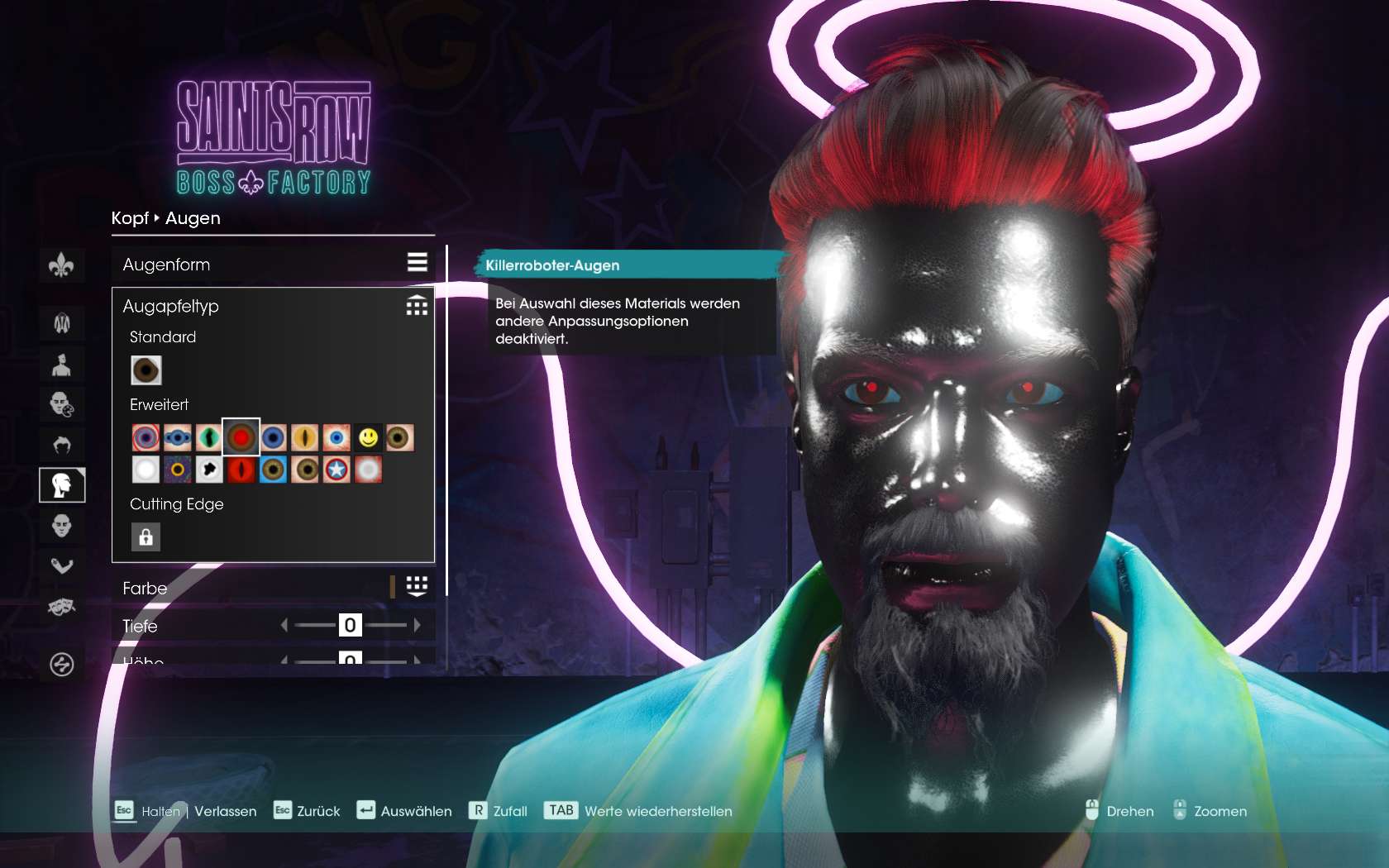Open the flexed arm body category
1389x868 pixels.
[x=62, y=566]
